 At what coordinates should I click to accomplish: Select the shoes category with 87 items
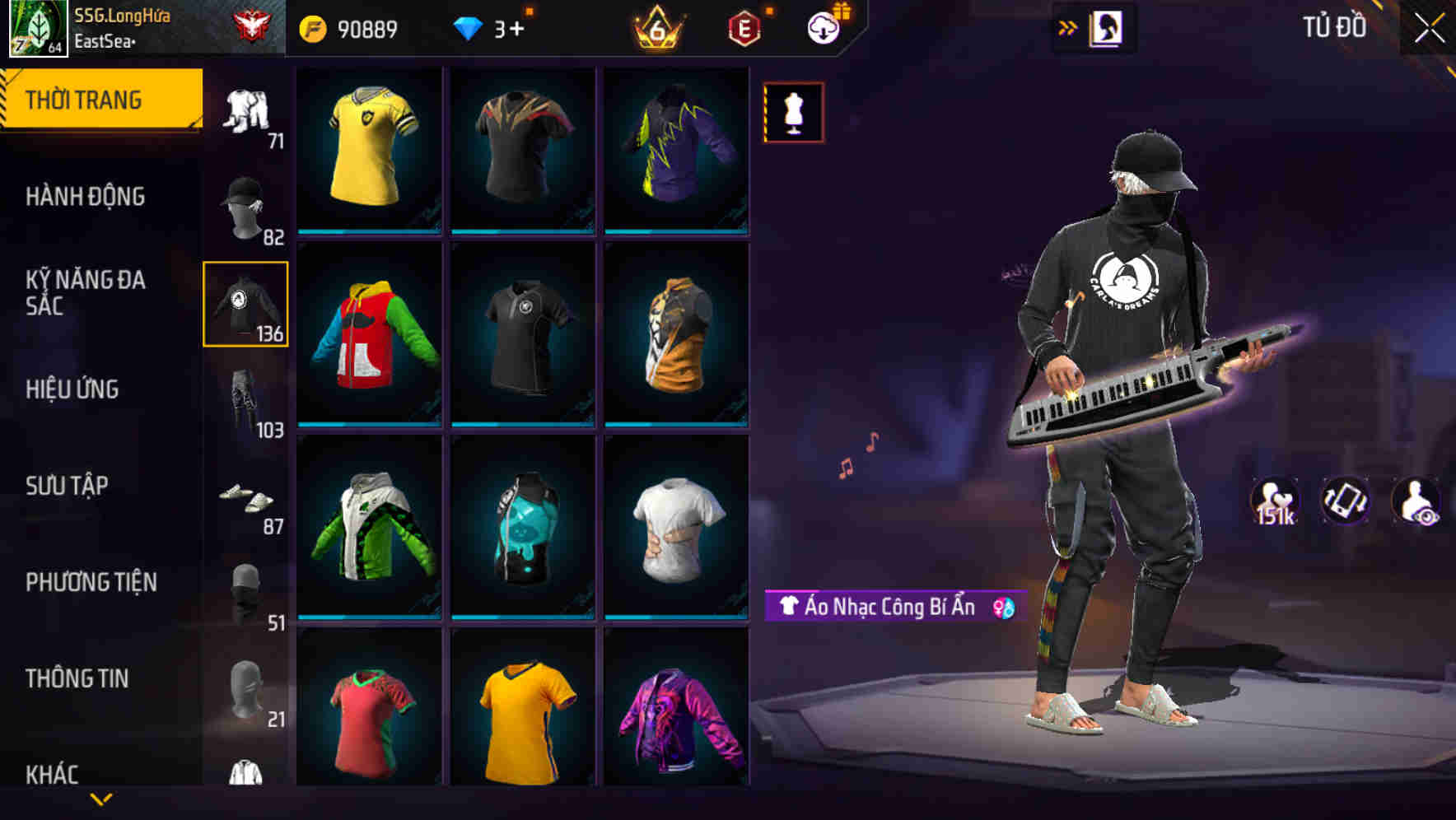[x=245, y=501]
